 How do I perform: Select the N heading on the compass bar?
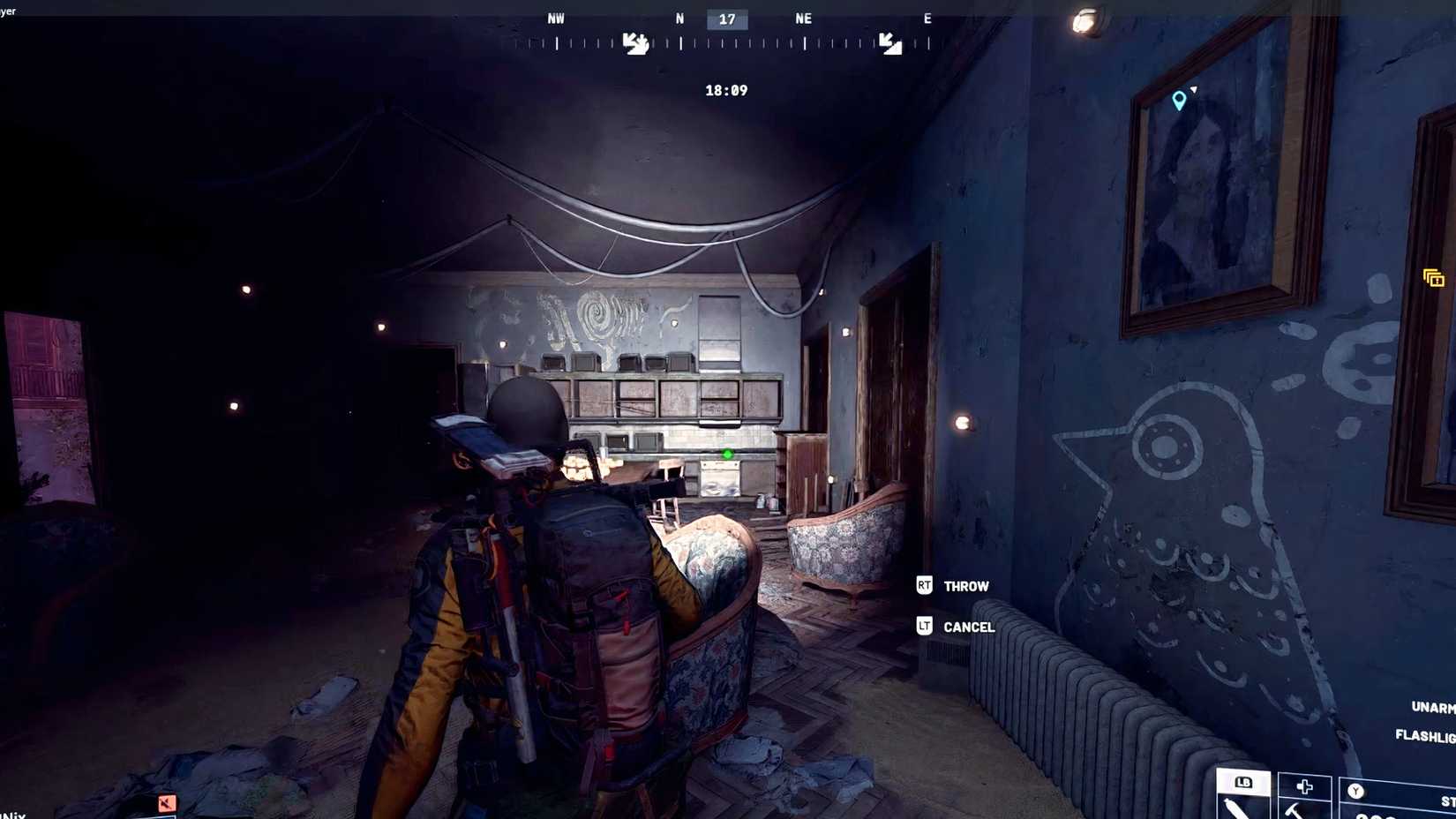(679, 18)
